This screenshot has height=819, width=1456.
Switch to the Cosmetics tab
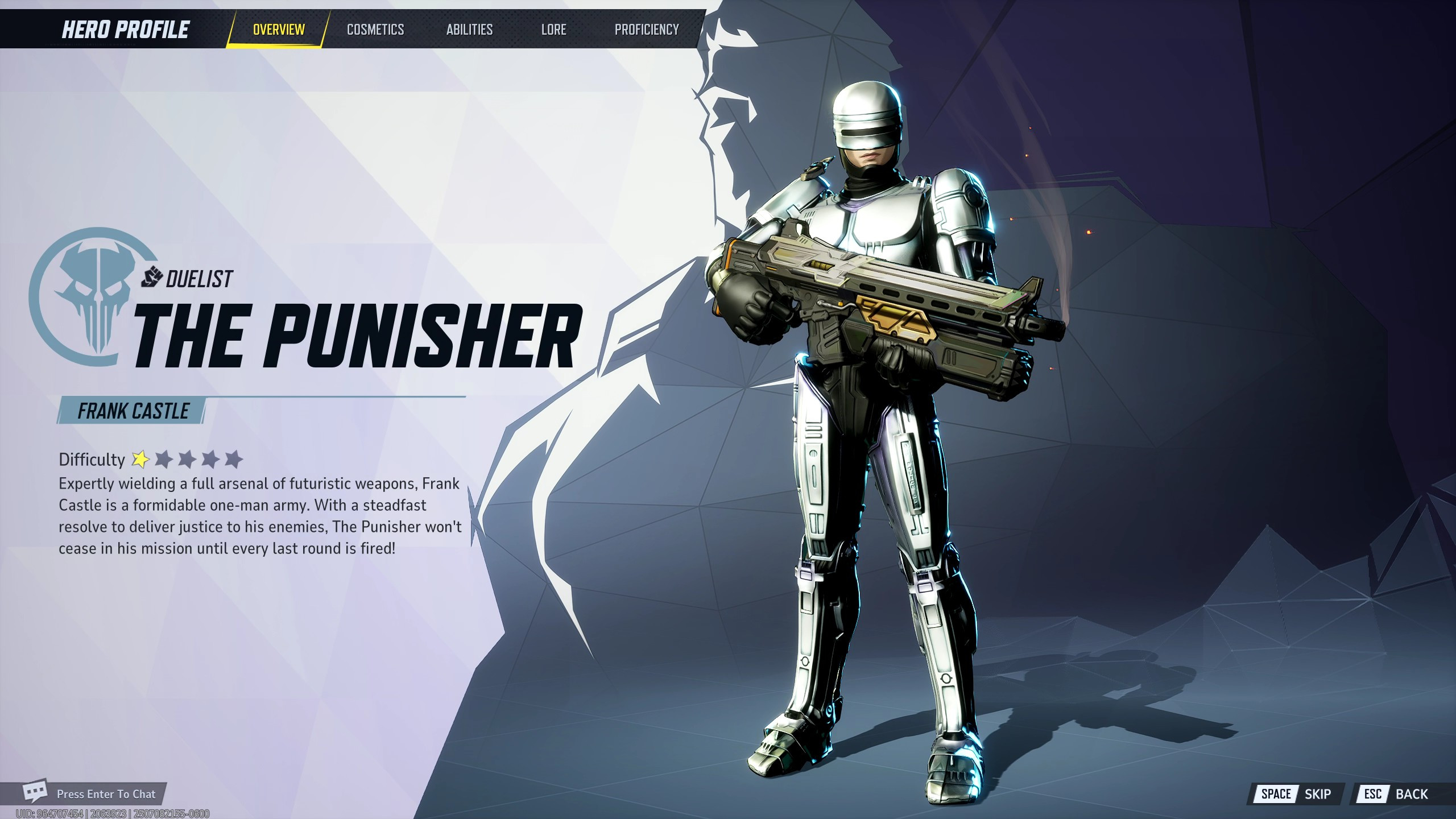(375, 30)
